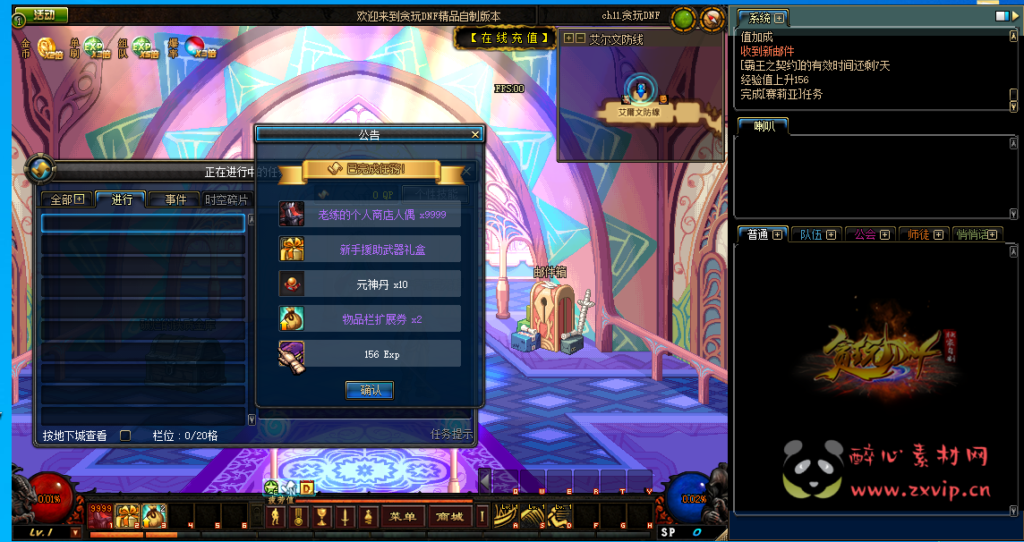Viewport: 1024px width, 542px height.
Task: Click the 艾尔文防线 minimap
Action: click(x=640, y=98)
